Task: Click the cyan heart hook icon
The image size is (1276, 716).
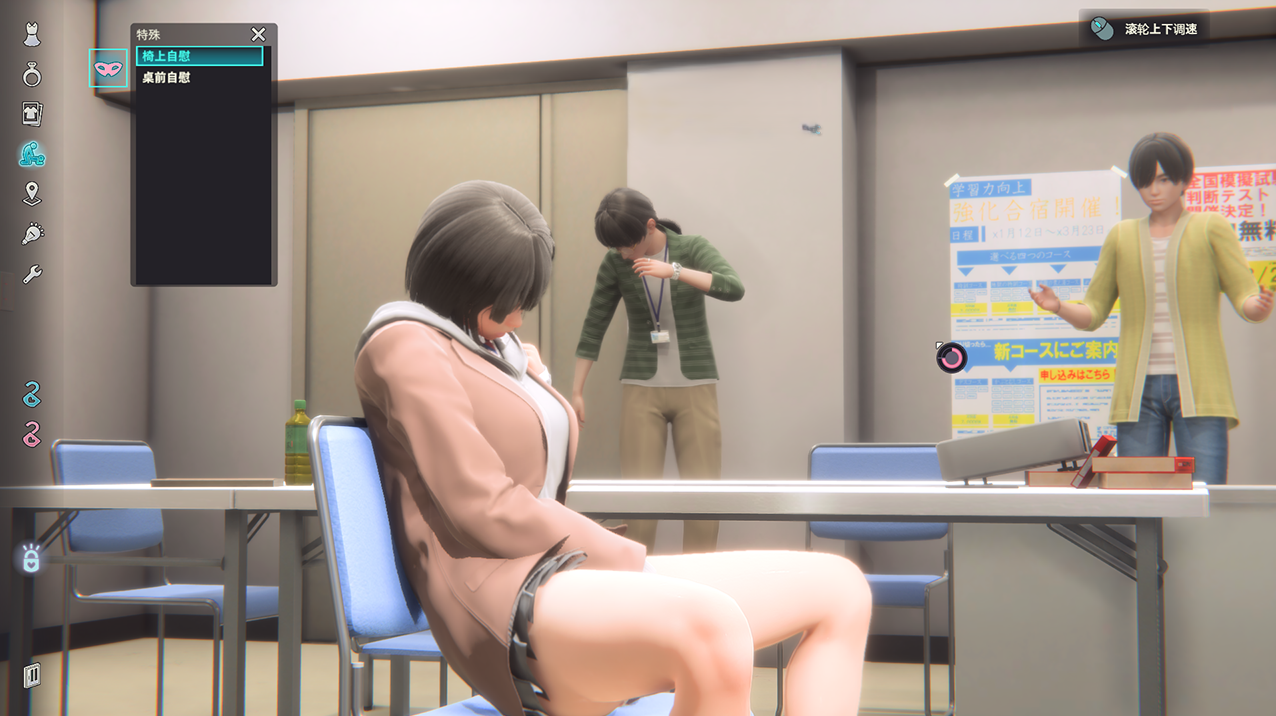Action: click(x=32, y=394)
